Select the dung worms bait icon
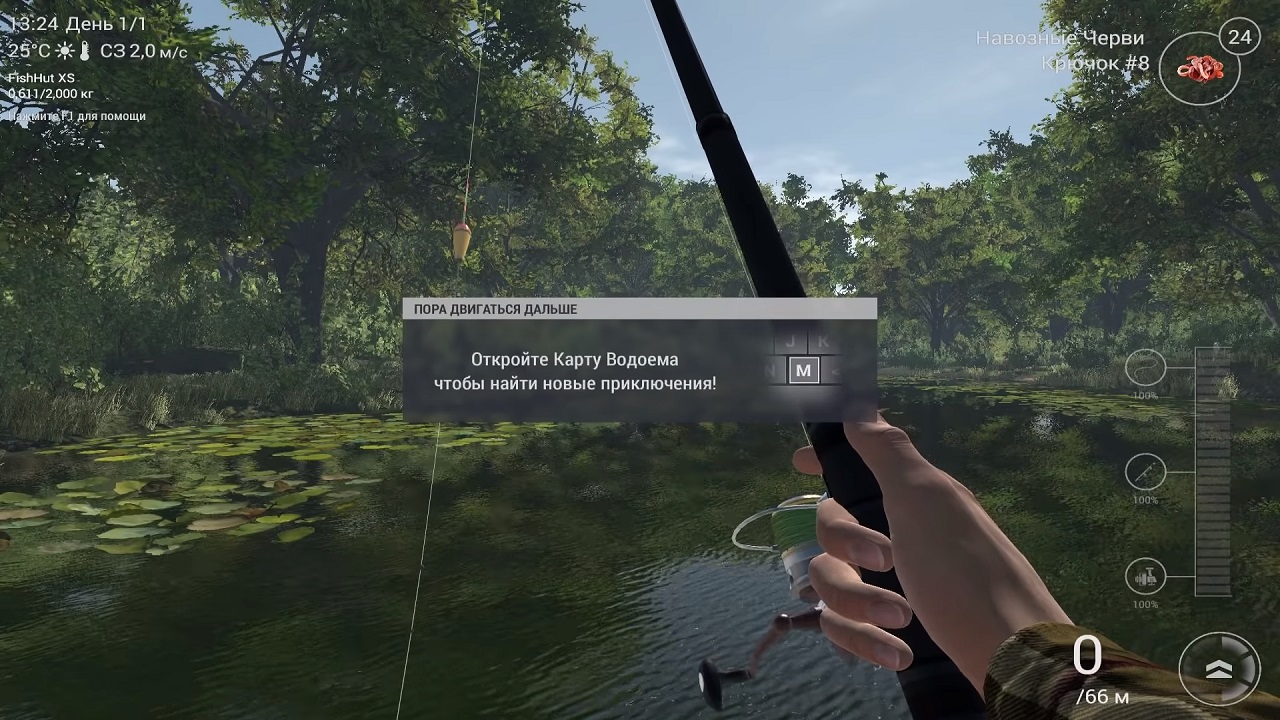The width and height of the screenshot is (1280, 720). pos(1199,69)
